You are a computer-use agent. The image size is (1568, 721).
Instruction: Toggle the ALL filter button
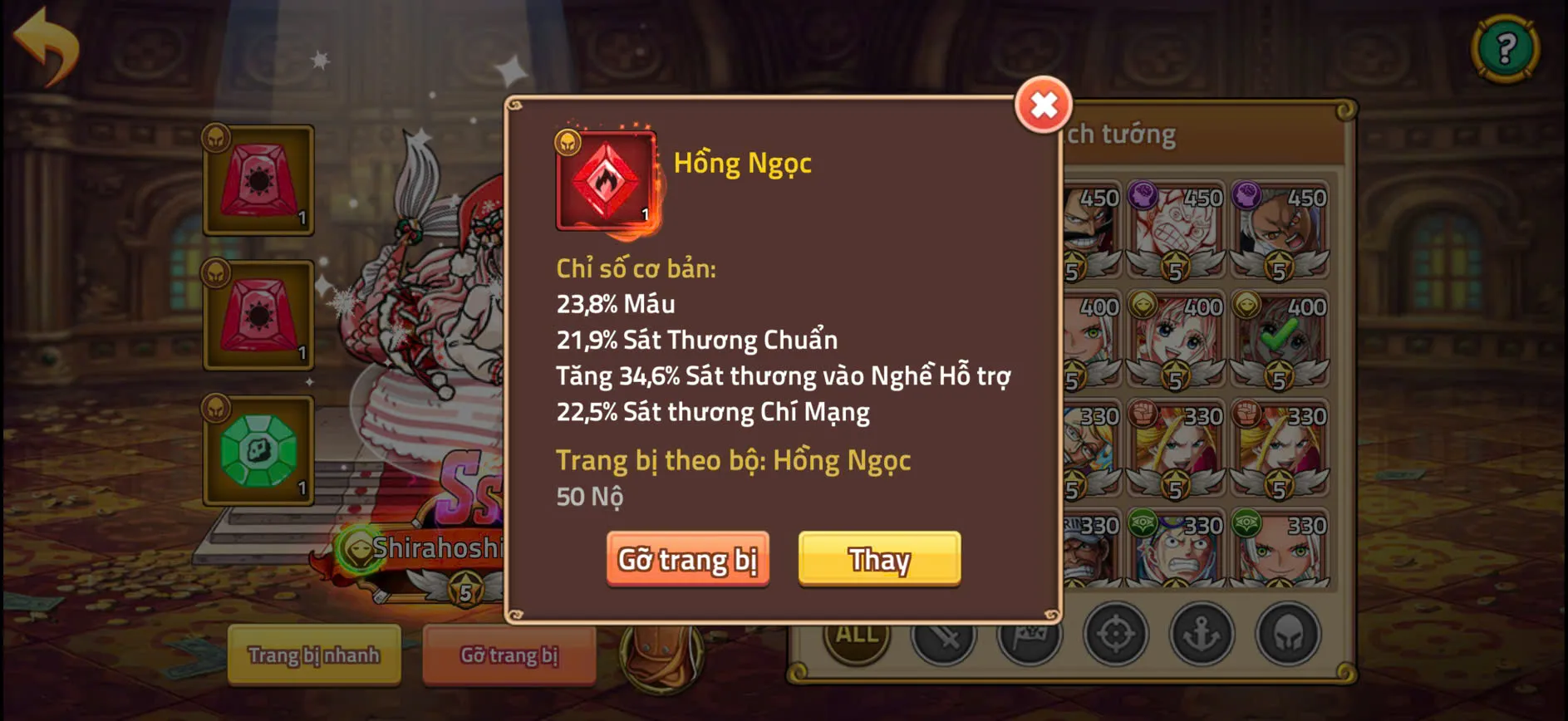[x=856, y=634]
